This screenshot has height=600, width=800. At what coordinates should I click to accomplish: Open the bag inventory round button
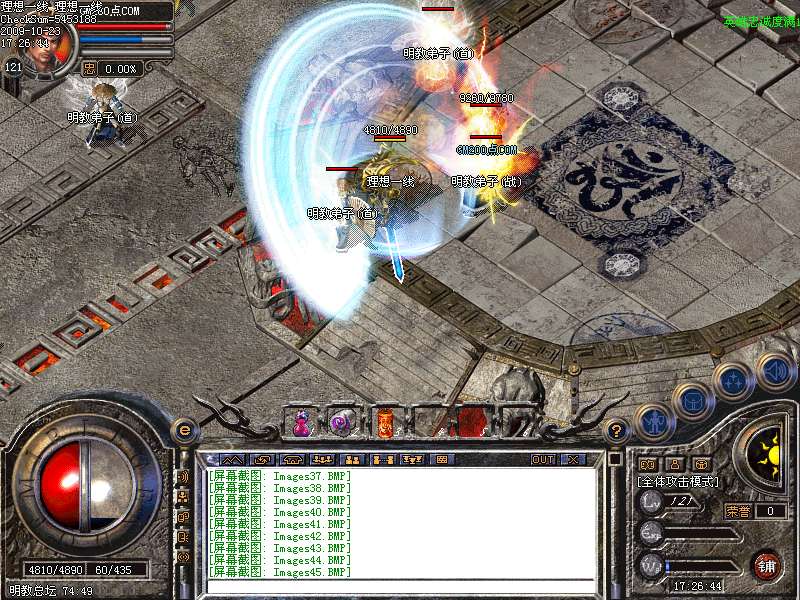click(692, 401)
